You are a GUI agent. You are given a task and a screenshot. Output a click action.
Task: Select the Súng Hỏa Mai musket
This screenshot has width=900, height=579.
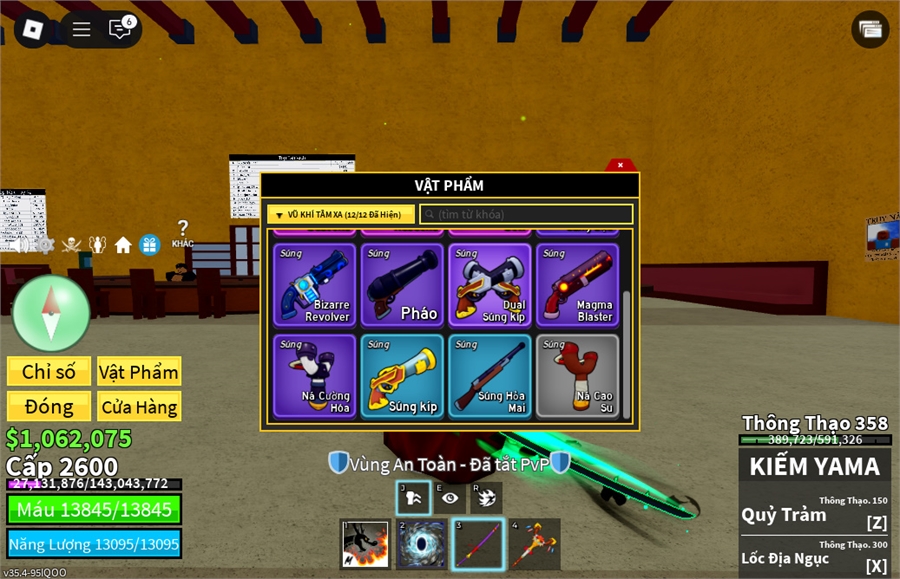(490, 375)
